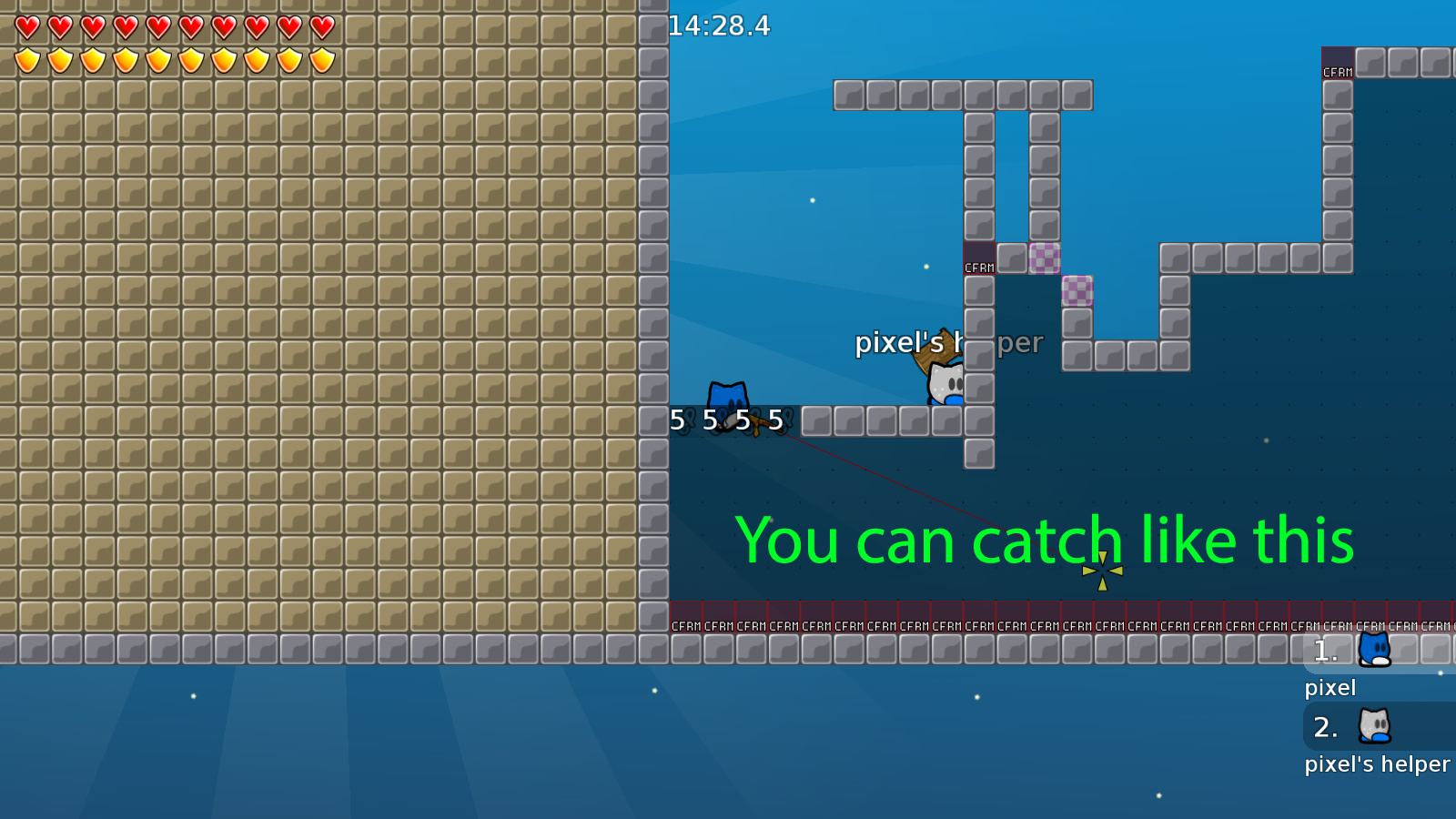
Task: Click the scoreboard entry ranked 1. pixel
Action: pos(1347,650)
